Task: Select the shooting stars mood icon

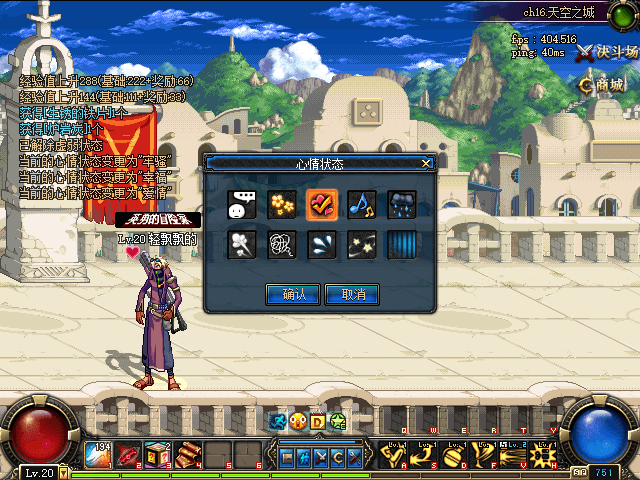Action: pos(361,245)
